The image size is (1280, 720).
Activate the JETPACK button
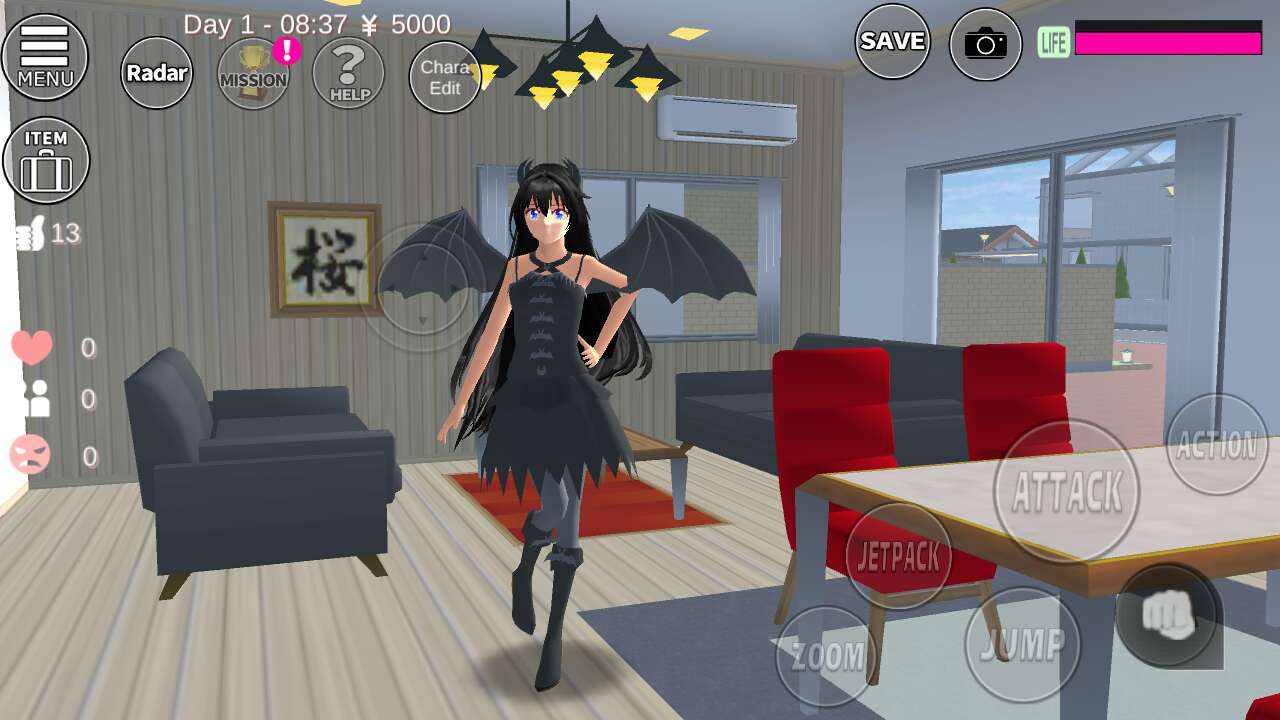point(899,557)
